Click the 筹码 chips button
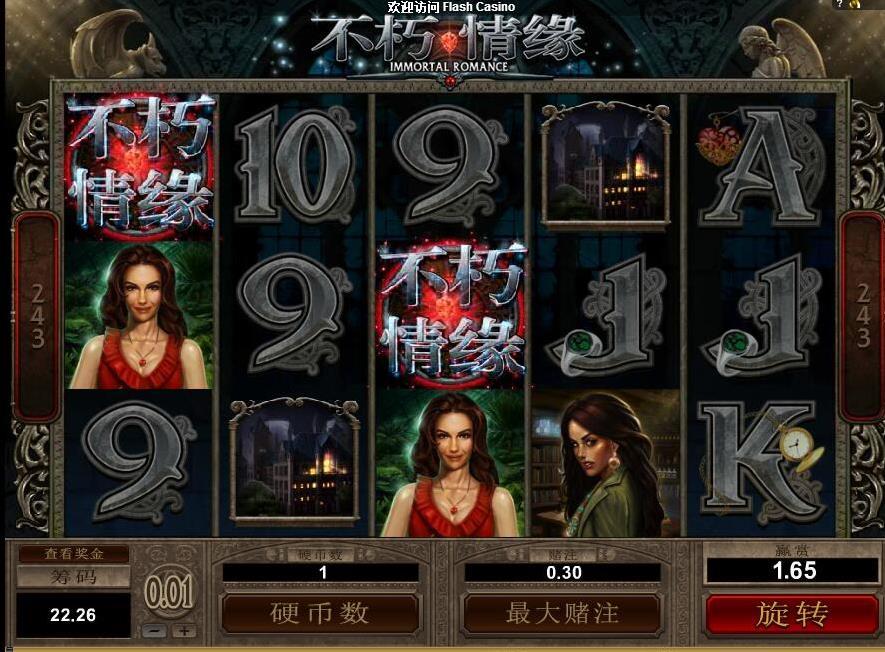Image resolution: width=885 pixels, height=652 pixels. (73, 577)
